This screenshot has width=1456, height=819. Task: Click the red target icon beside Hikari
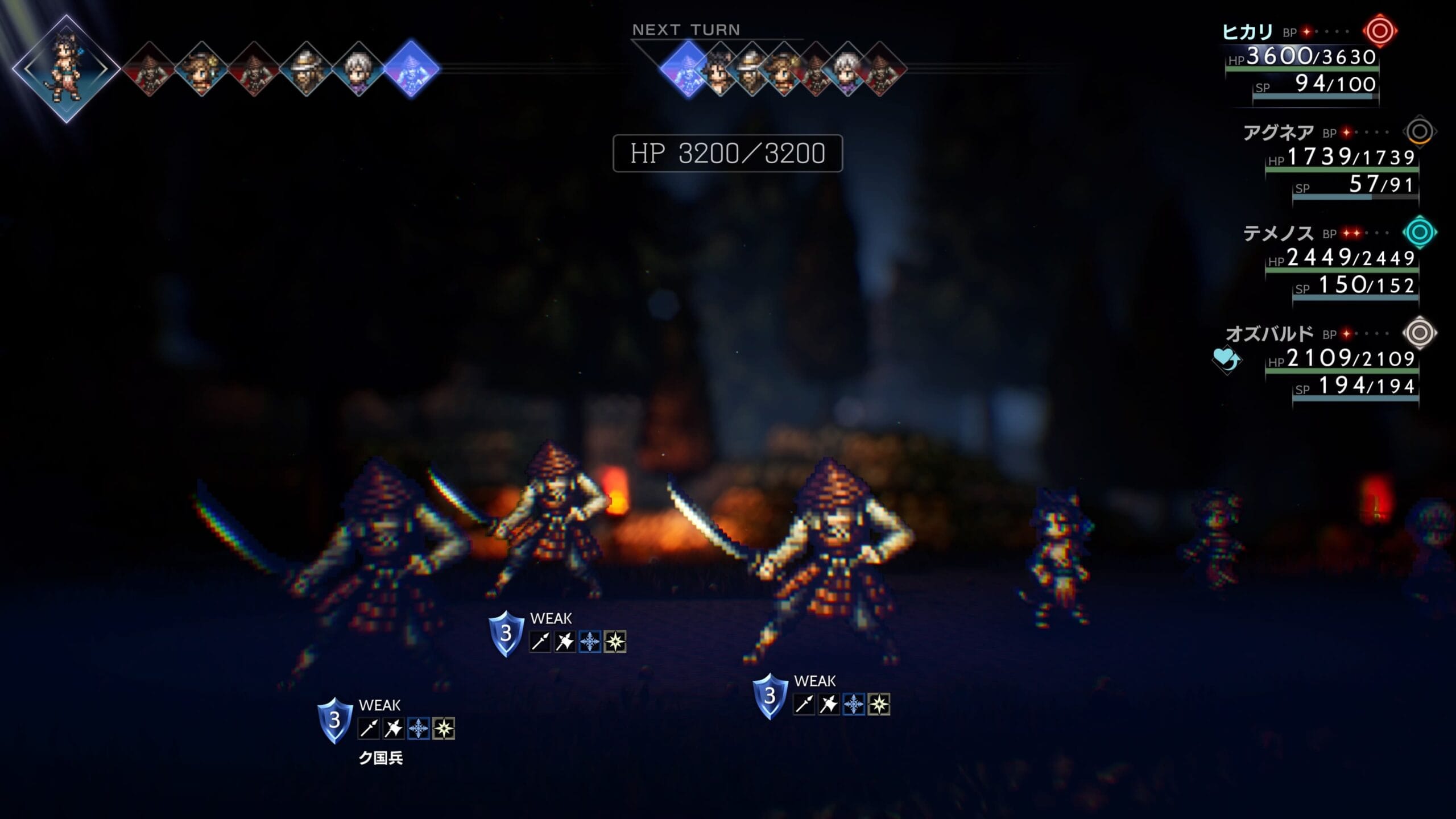pyautogui.click(x=1380, y=31)
